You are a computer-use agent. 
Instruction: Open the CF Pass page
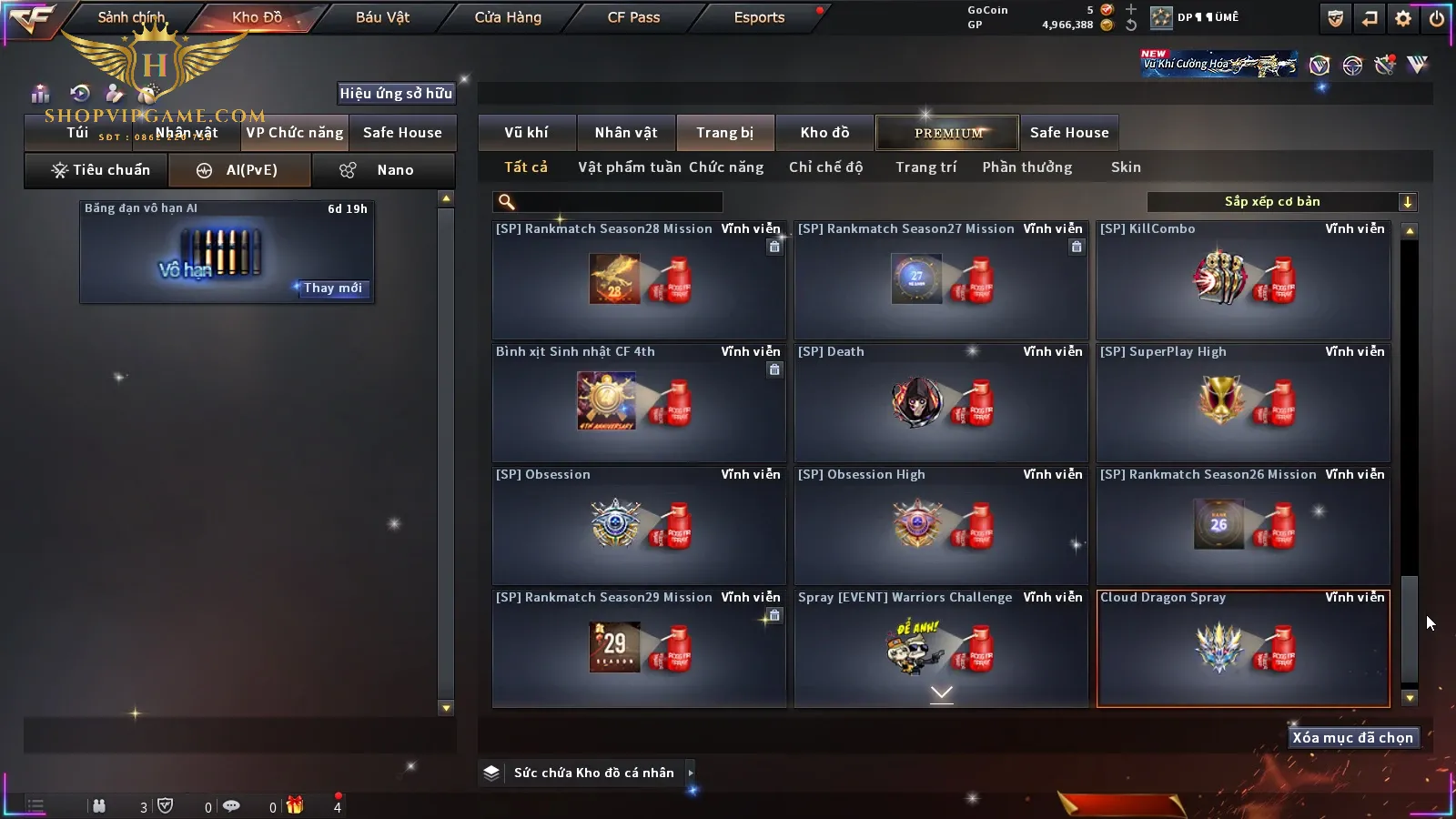633,17
